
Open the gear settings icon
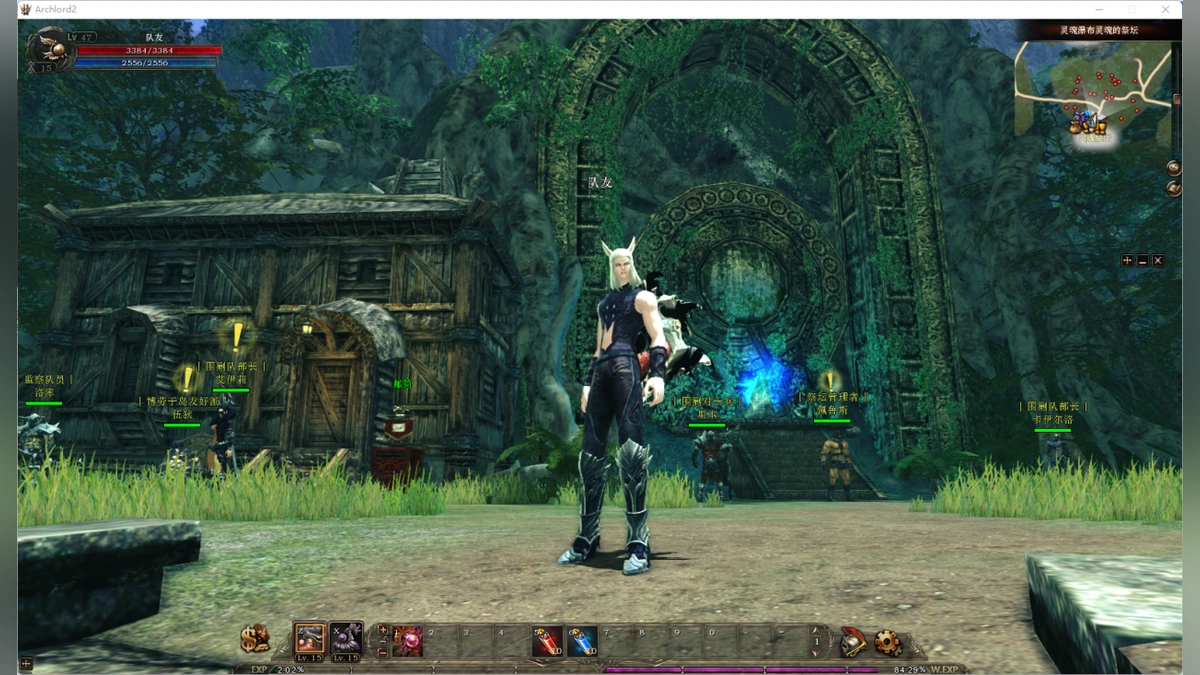[887, 642]
